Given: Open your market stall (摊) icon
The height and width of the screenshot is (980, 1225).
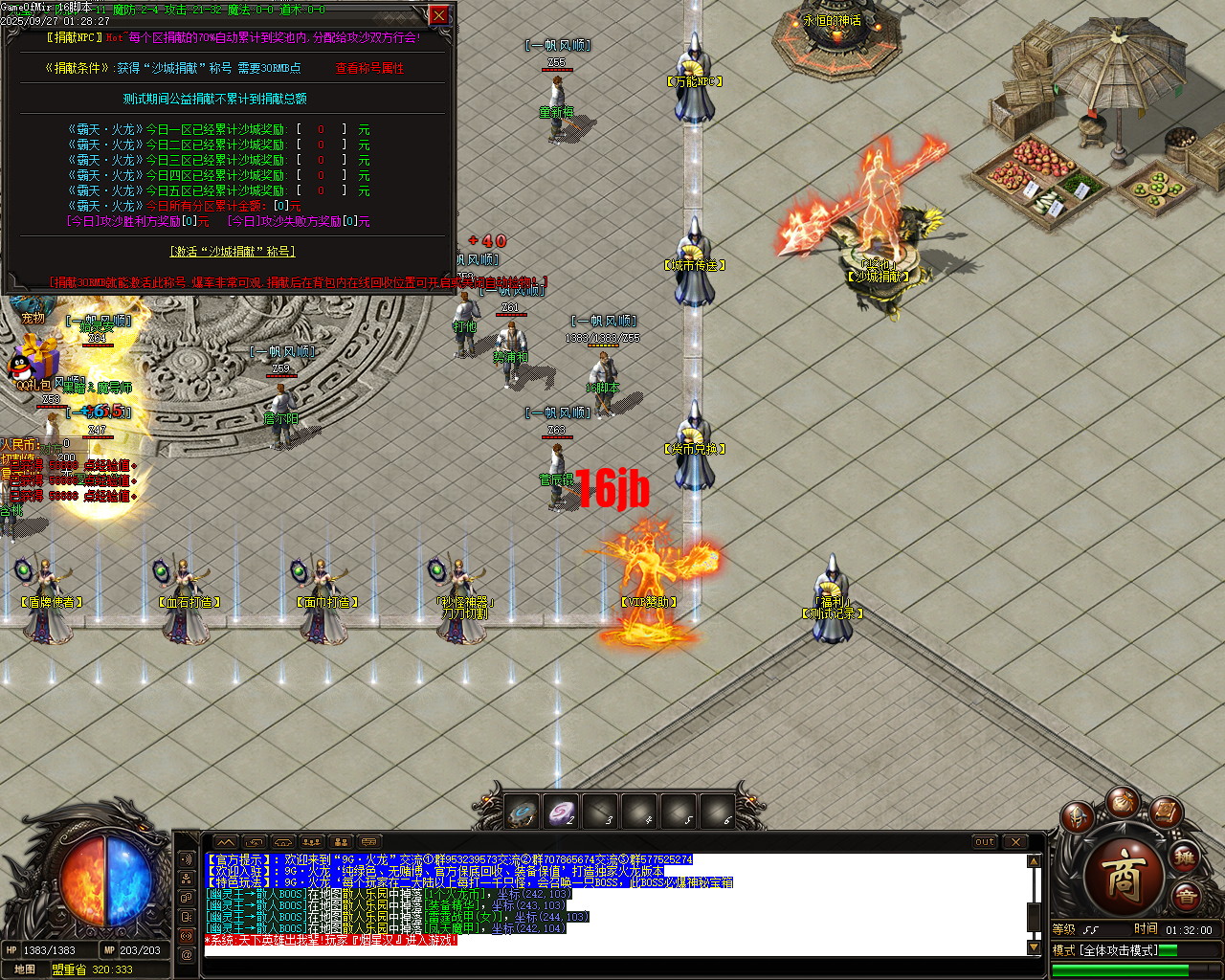Looking at the screenshot, I should click(x=1186, y=857).
